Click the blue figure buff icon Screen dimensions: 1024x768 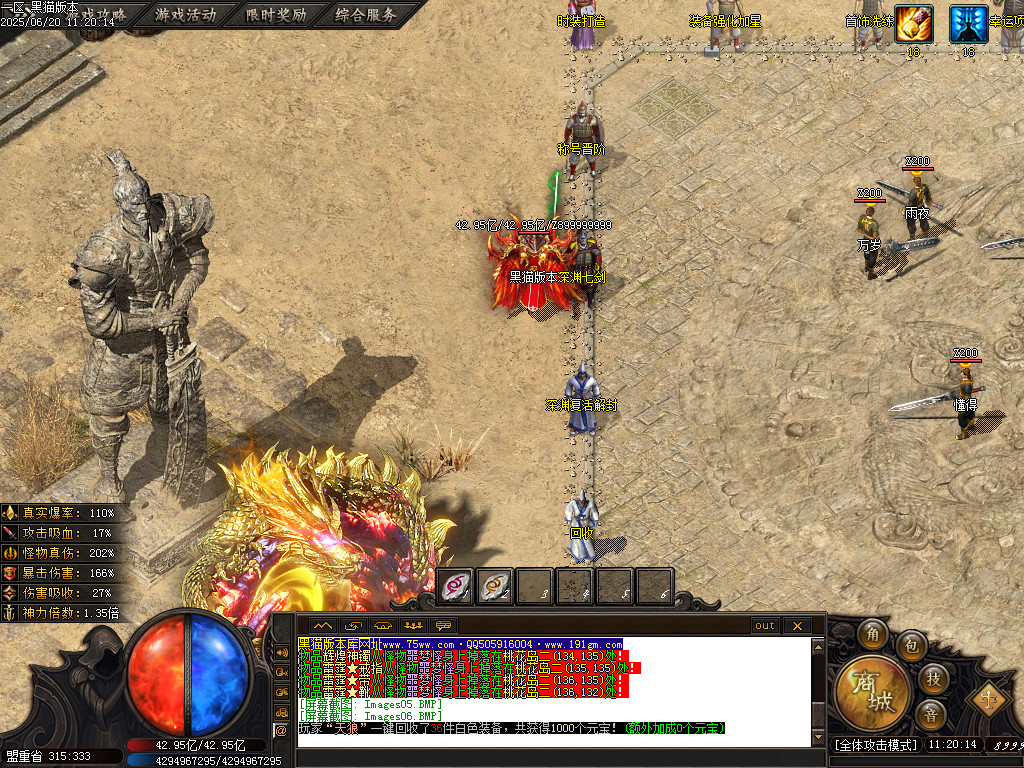pyautogui.click(x=968, y=23)
